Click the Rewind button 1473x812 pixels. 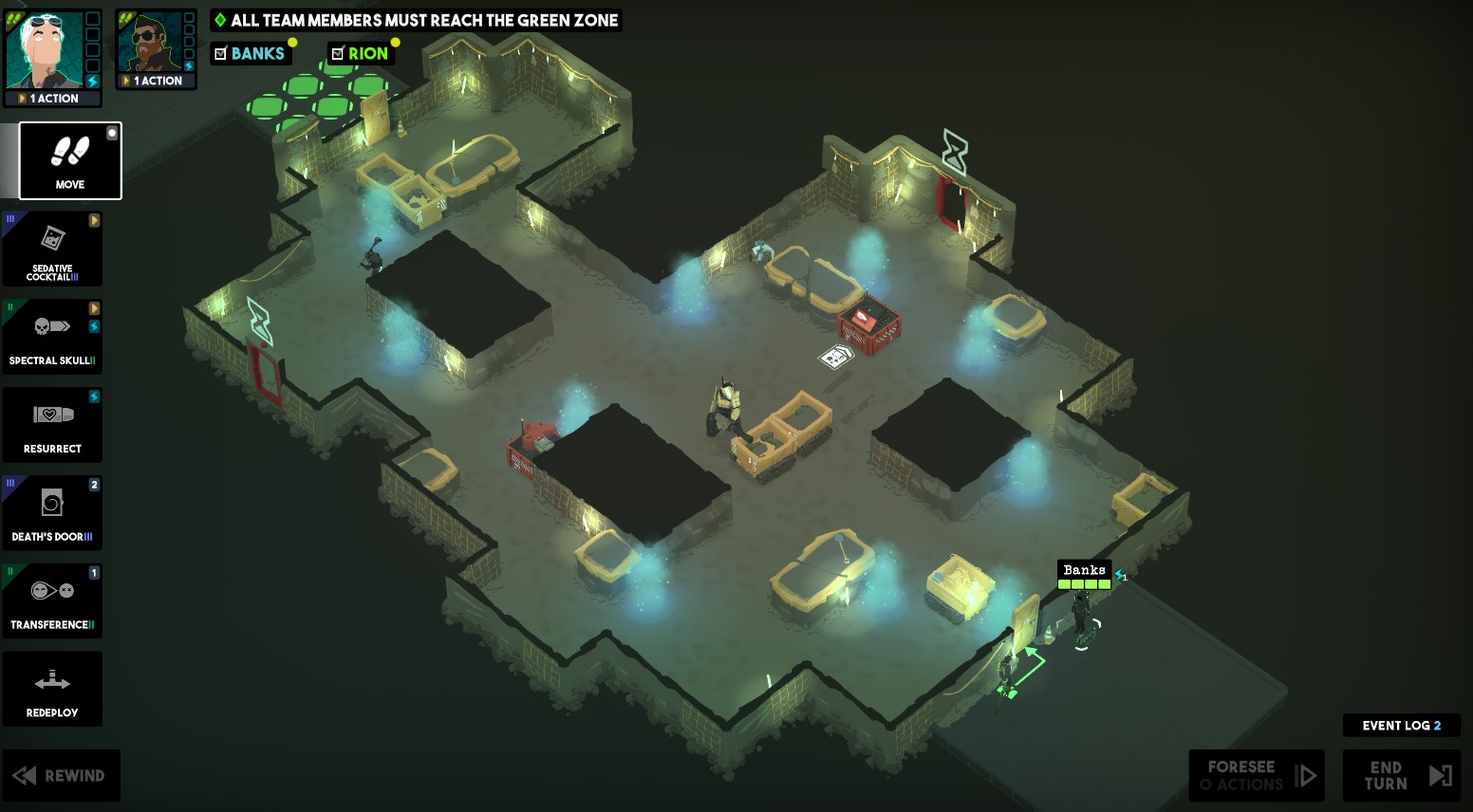coord(62,775)
